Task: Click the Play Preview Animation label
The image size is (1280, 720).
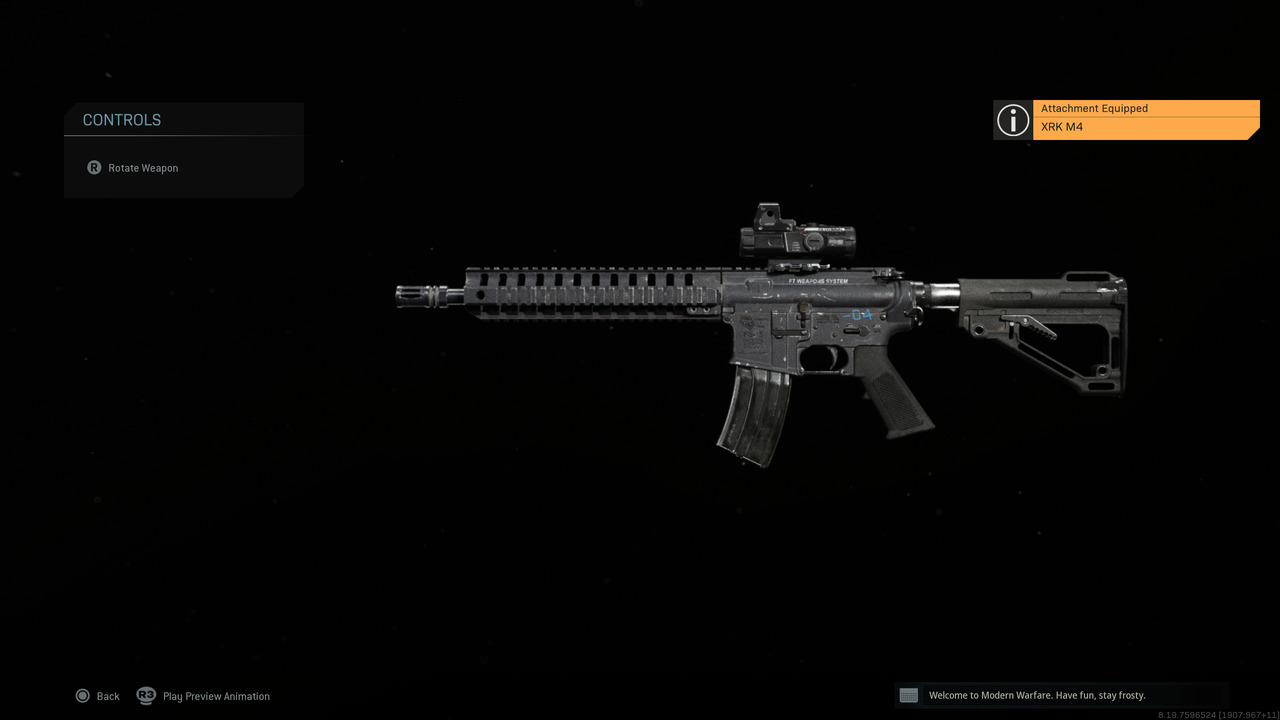Action: pos(216,695)
